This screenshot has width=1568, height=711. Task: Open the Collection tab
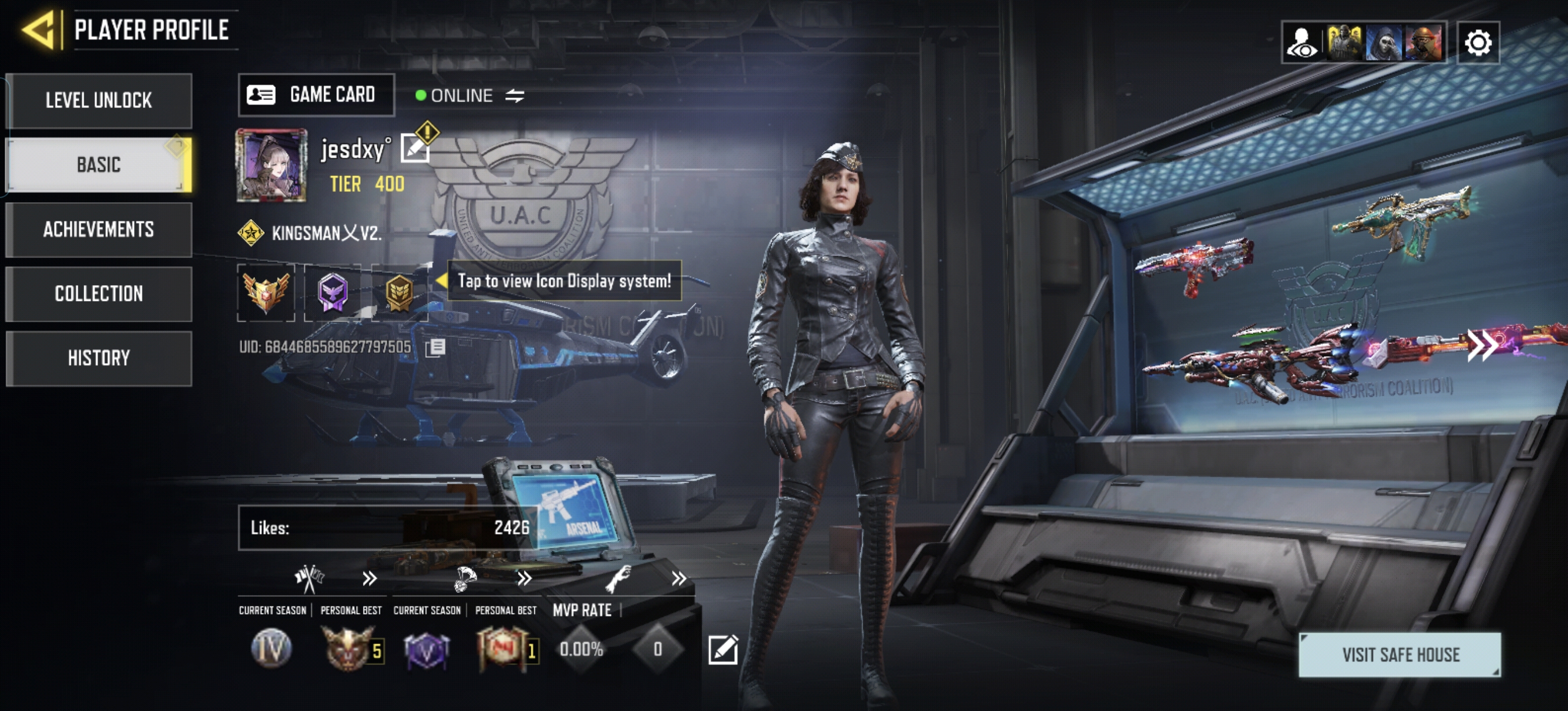point(99,294)
